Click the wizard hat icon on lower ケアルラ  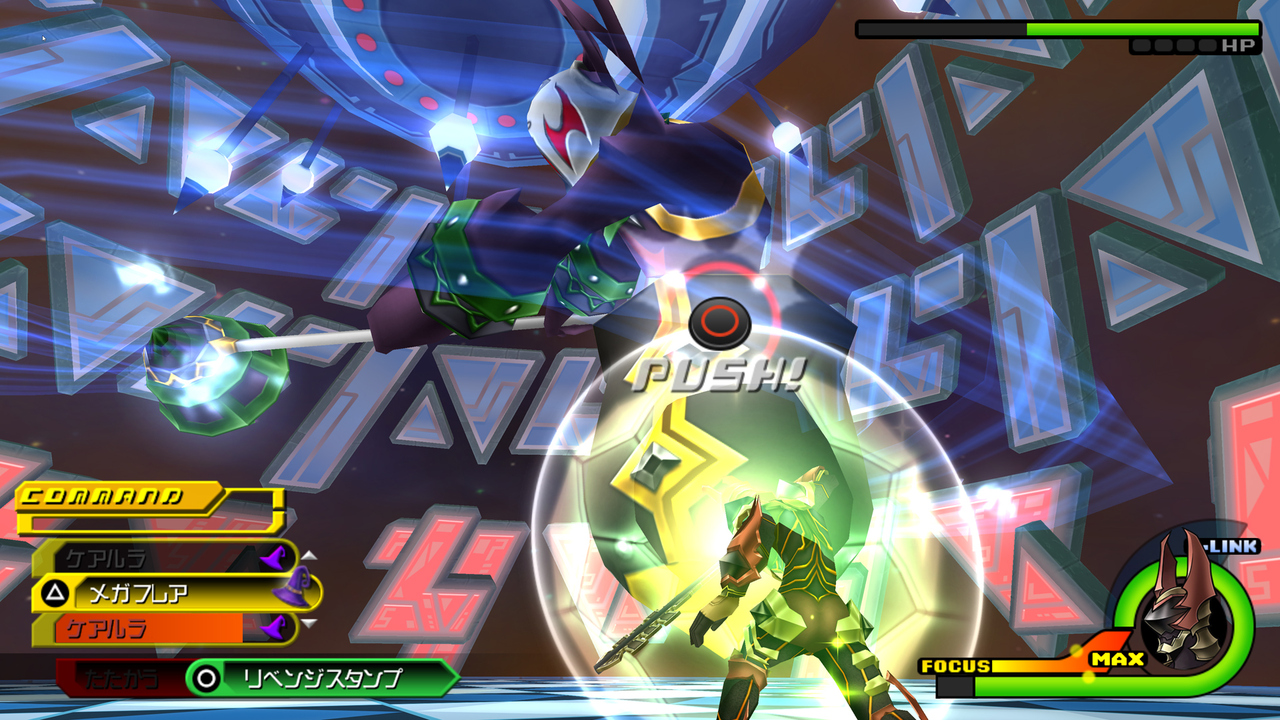(x=275, y=627)
